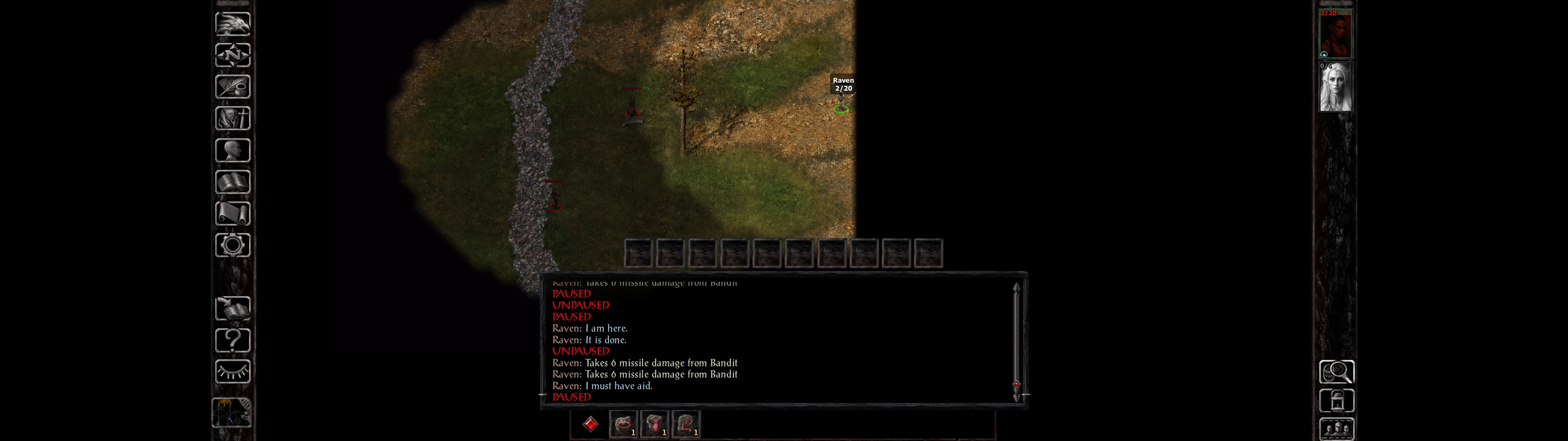Open the journal with the quill icon

[232, 86]
